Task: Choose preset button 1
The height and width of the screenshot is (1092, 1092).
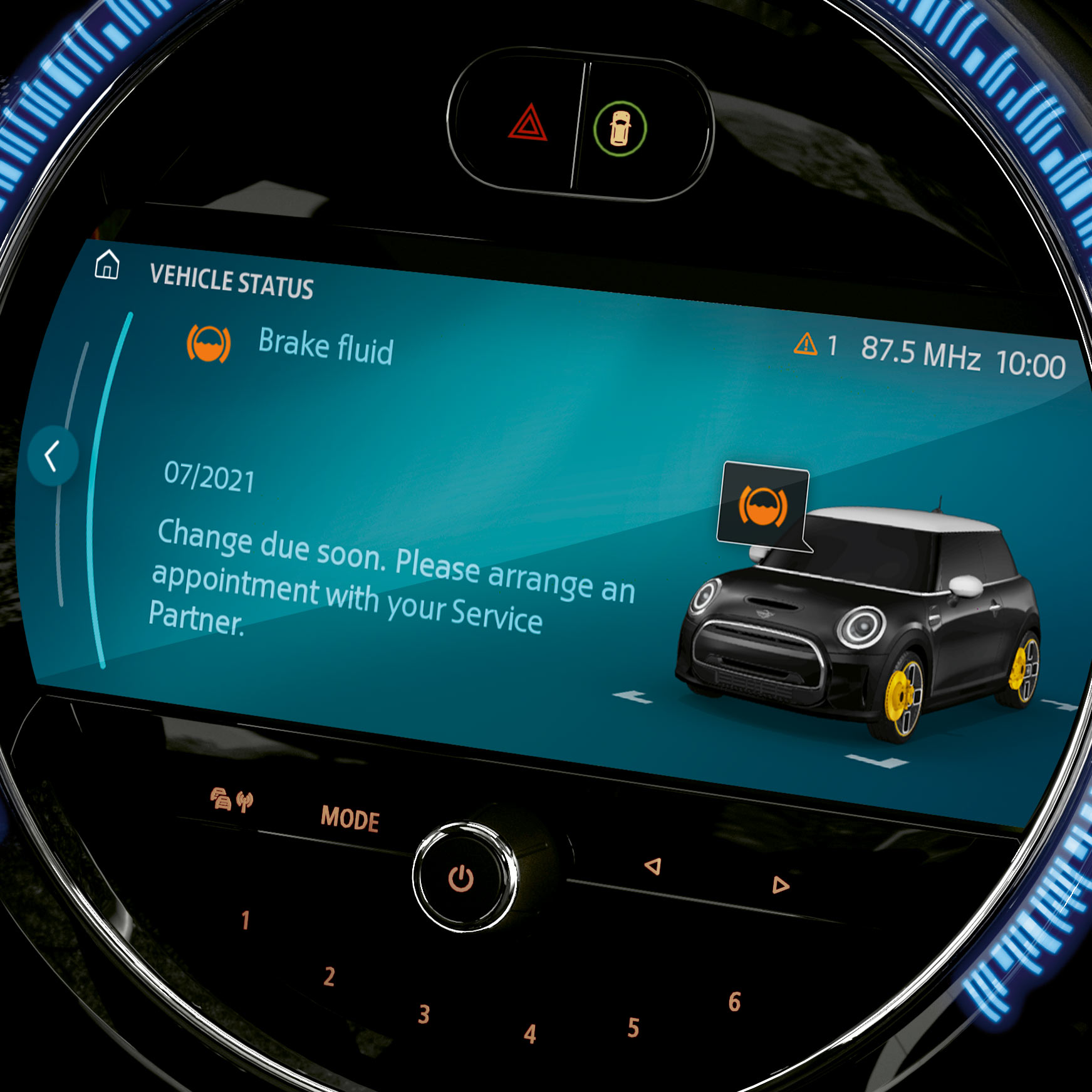Action: click(x=246, y=920)
